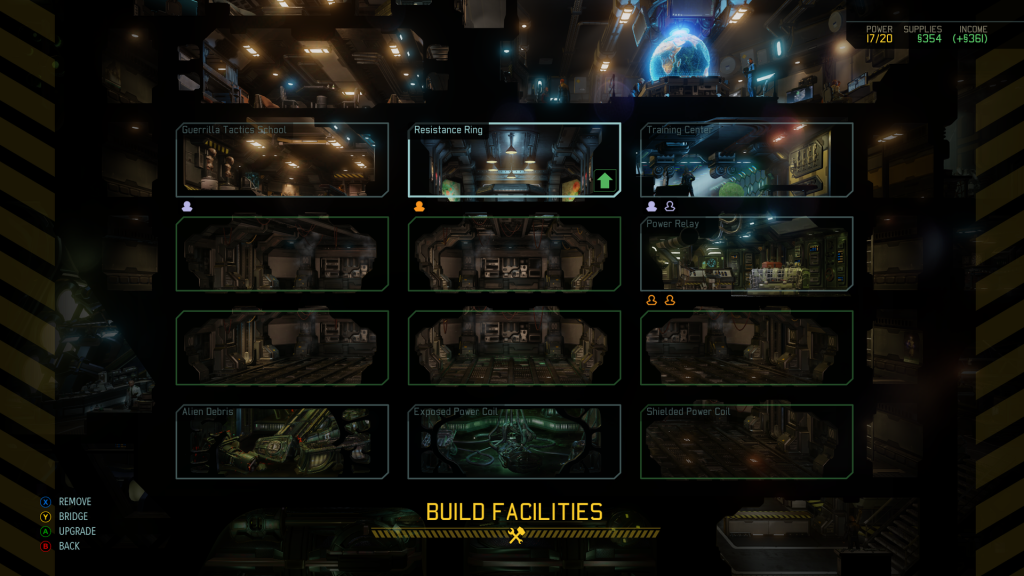The image size is (1024, 576).
Task: Select the Resistance Ring facility
Action: click(500, 161)
